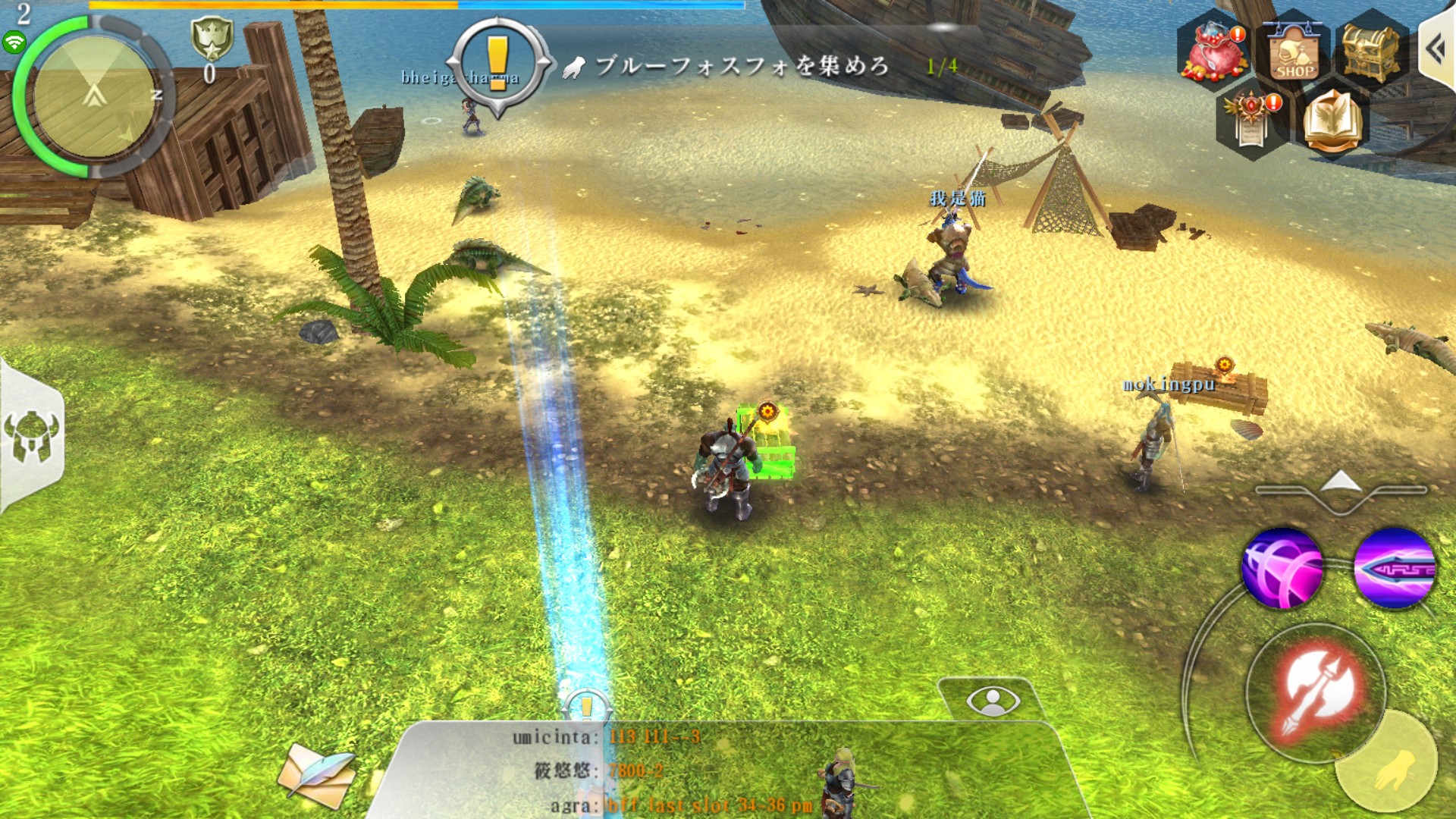Activate the purple sword dash skill
This screenshot has width=1456, height=819.
1395,568
